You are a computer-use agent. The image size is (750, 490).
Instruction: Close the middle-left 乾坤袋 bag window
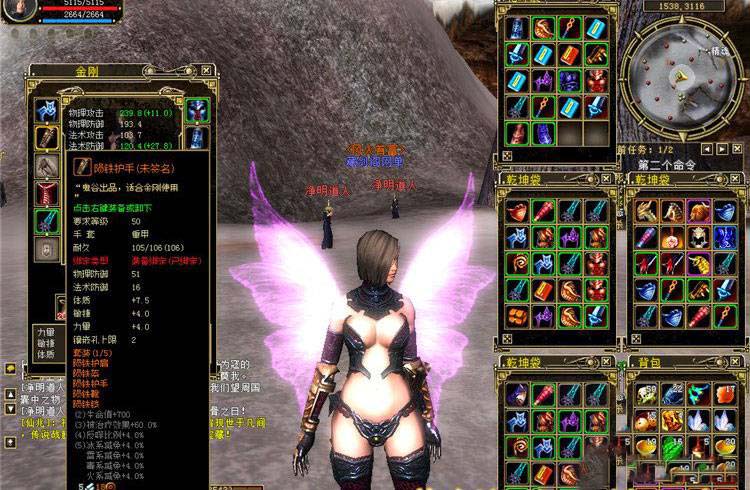point(607,180)
